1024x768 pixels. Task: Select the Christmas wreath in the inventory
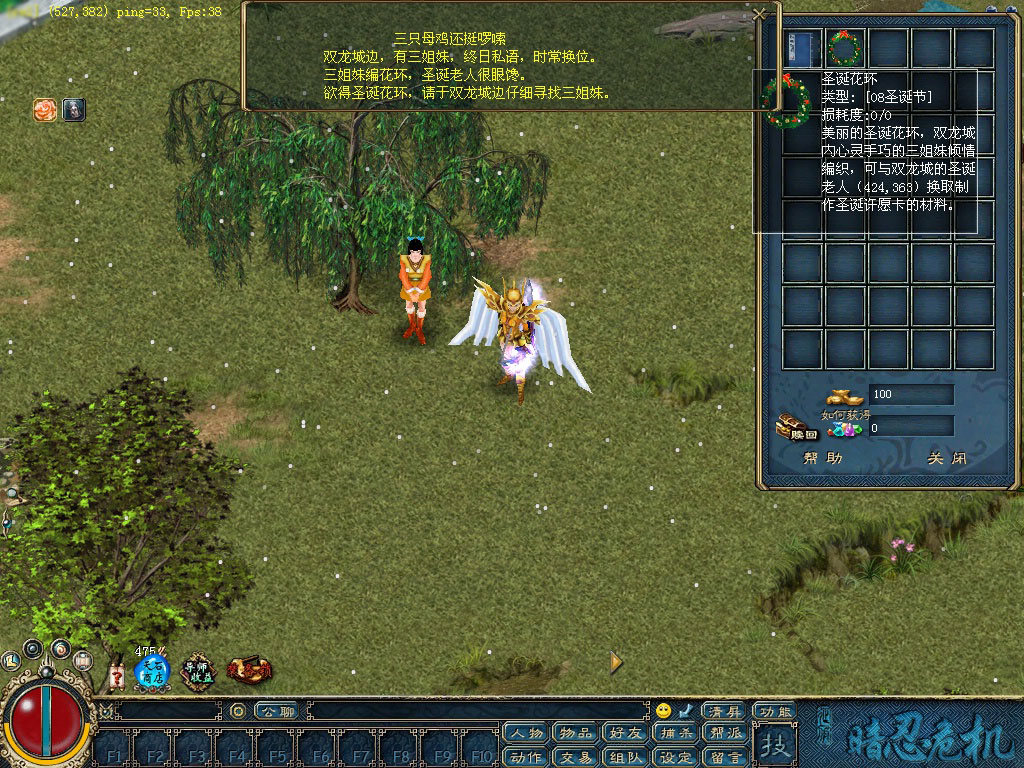click(x=844, y=47)
